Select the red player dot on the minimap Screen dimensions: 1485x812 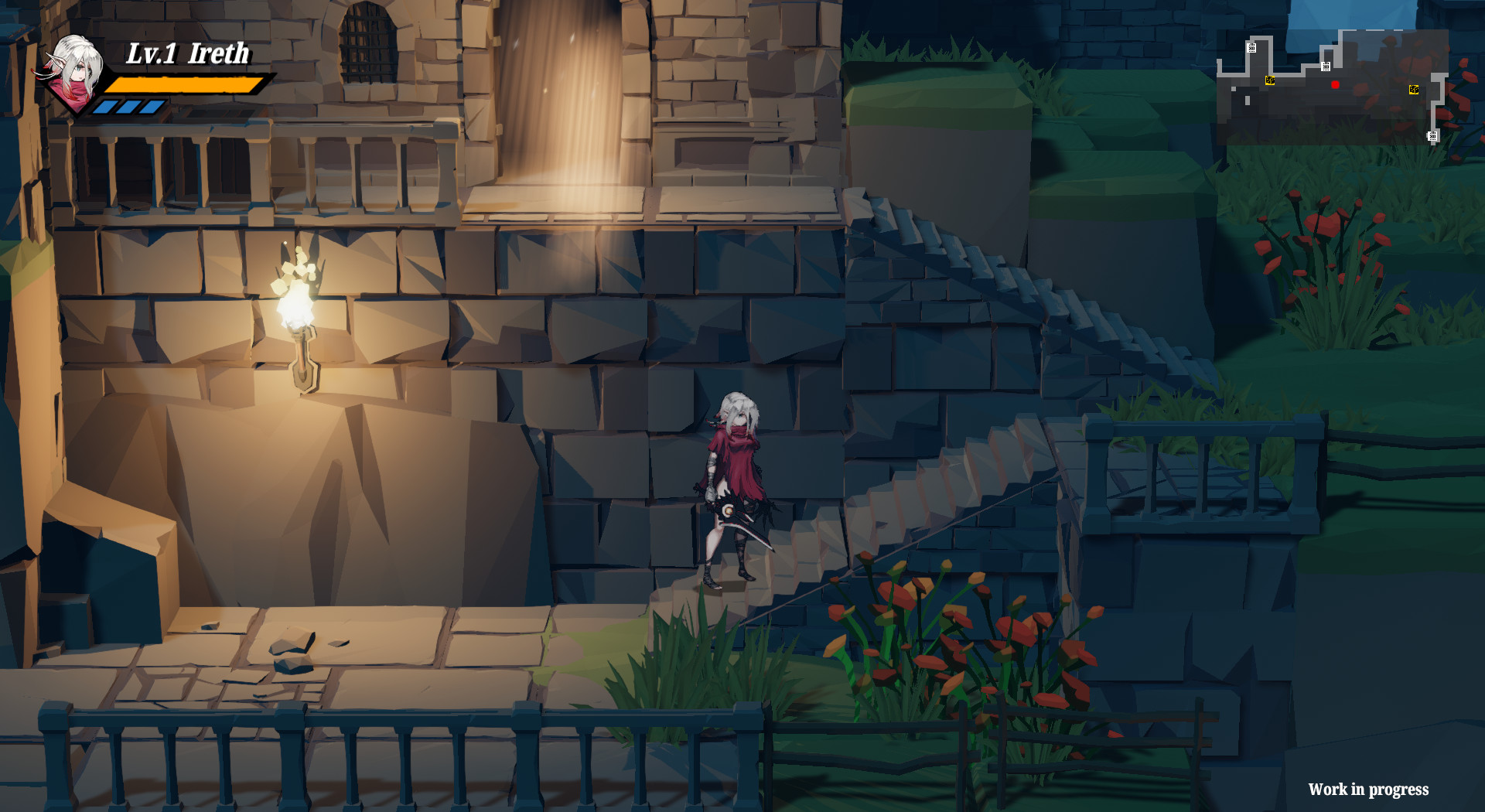point(1335,84)
